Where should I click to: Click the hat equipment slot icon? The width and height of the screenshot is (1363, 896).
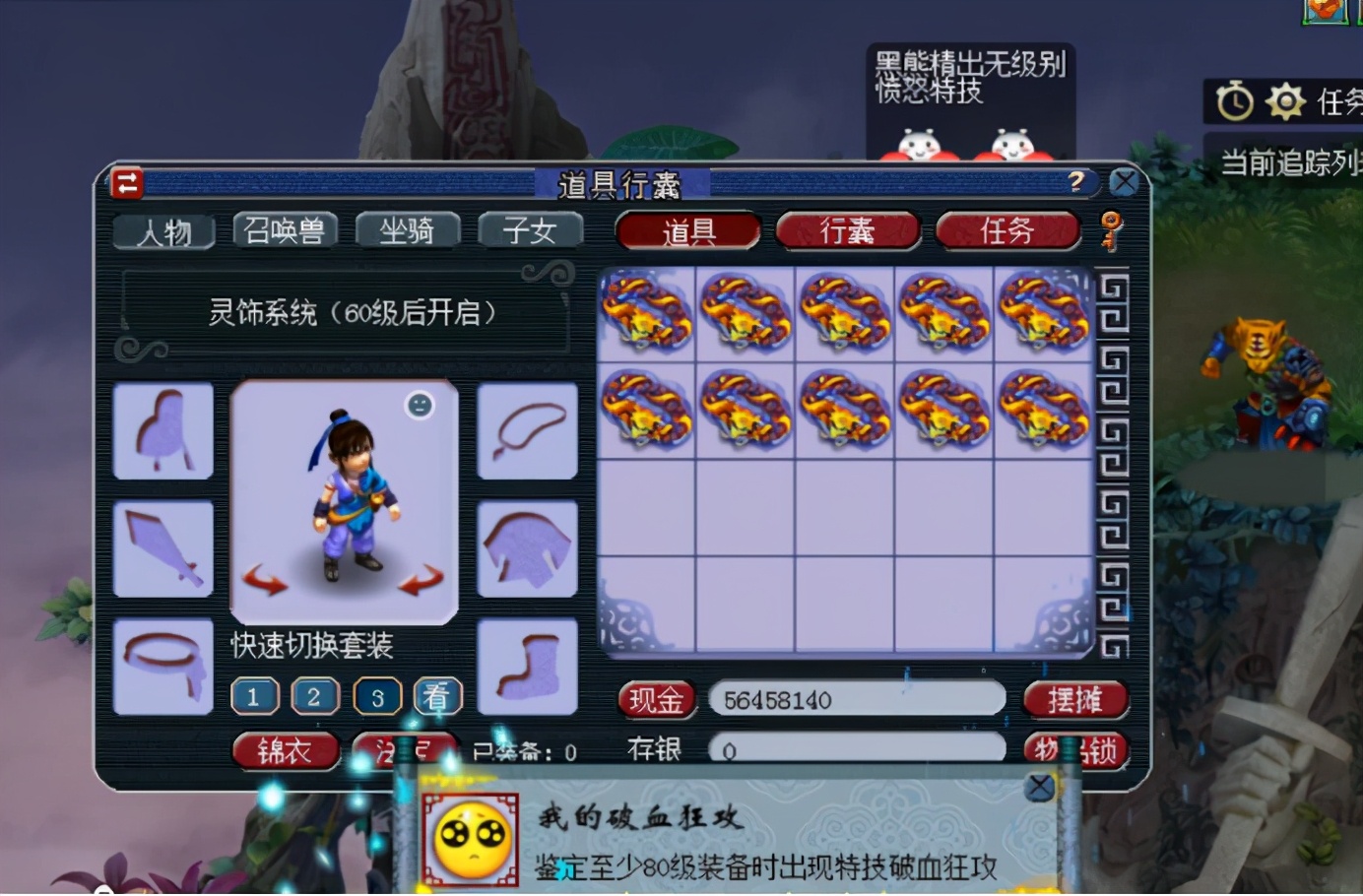pos(163,430)
